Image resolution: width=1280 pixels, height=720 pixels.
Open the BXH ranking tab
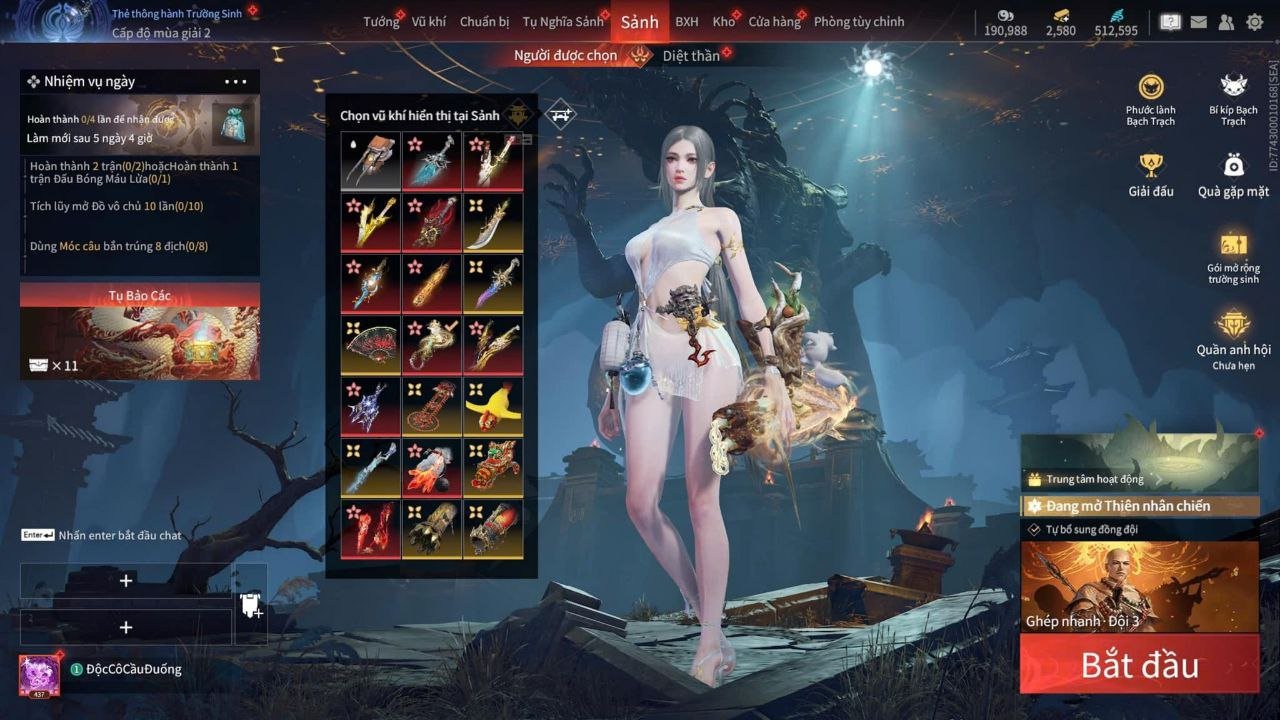click(687, 22)
